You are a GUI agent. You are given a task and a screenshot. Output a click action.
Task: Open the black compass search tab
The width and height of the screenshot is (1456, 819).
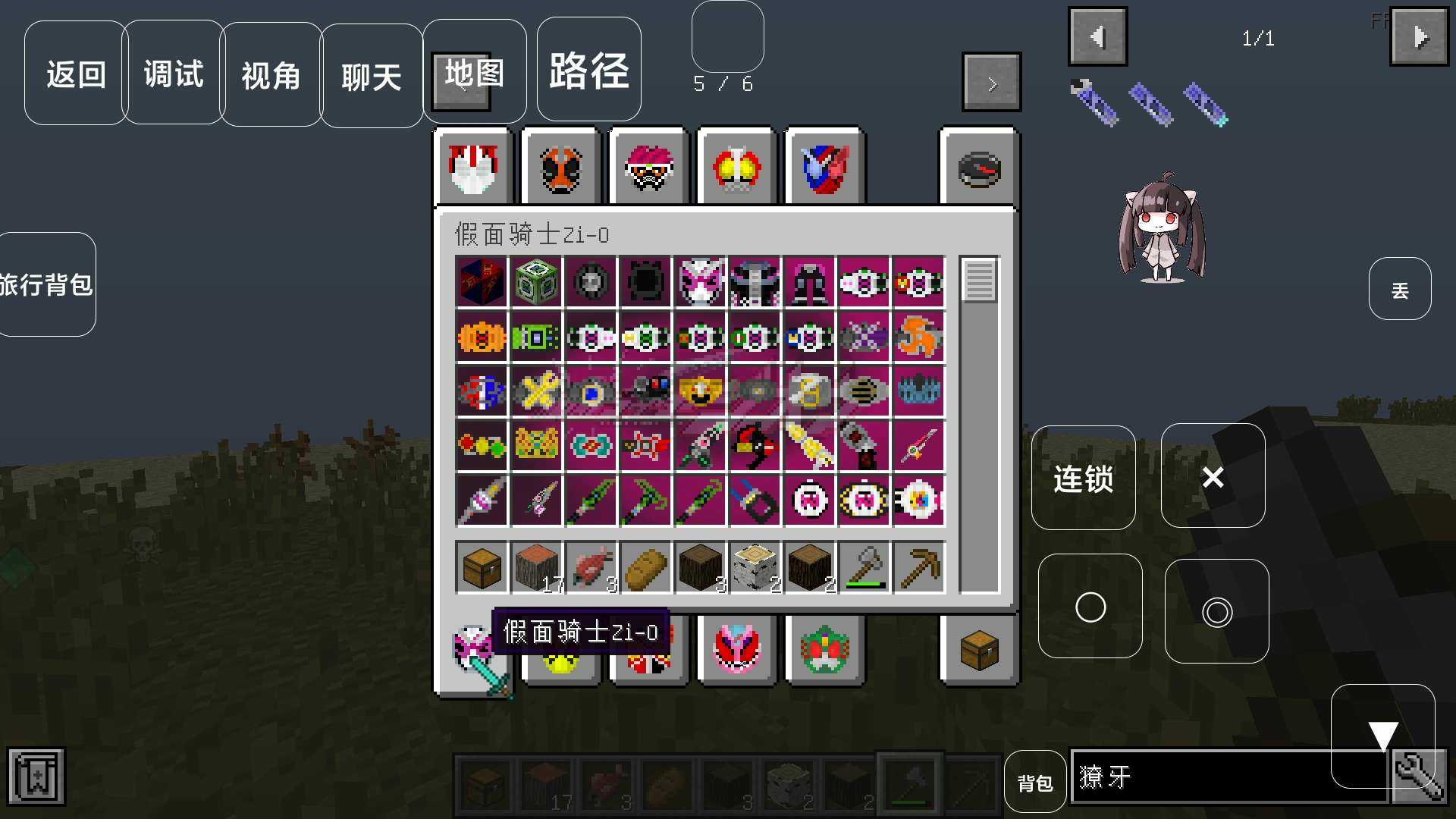pyautogui.click(x=979, y=168)
